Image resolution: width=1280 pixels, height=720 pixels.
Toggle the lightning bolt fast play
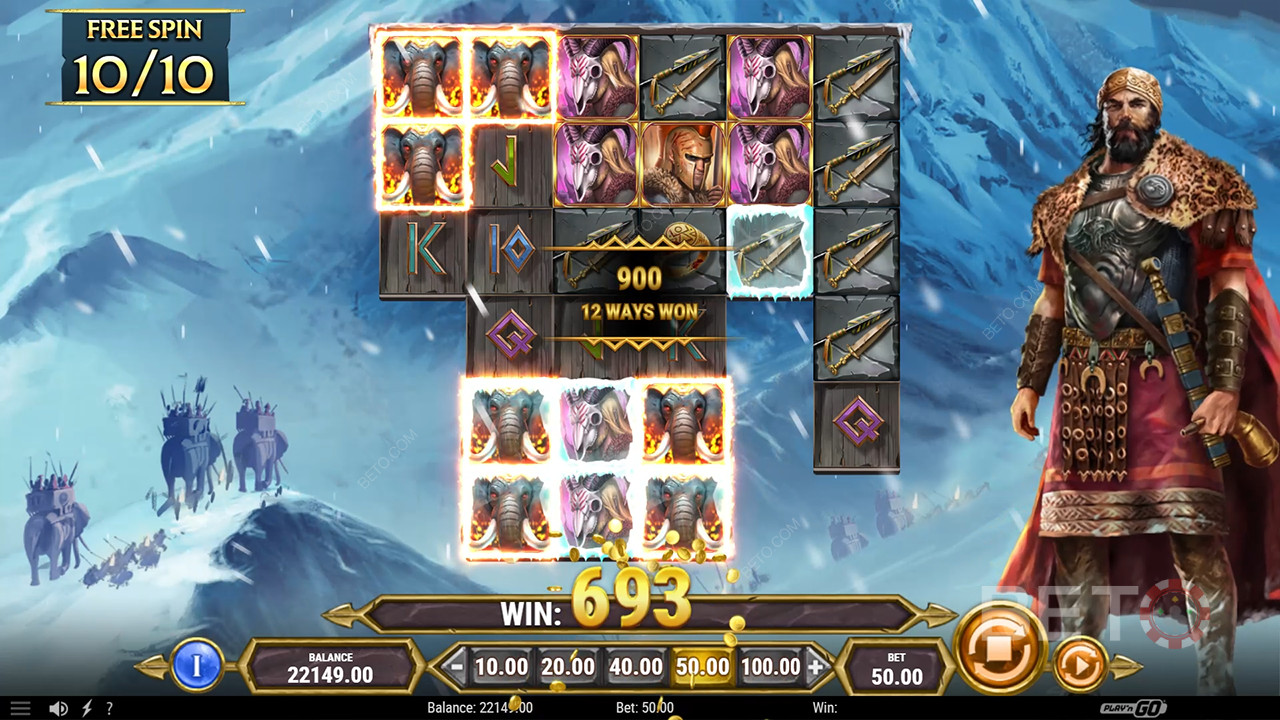(86, 708)
